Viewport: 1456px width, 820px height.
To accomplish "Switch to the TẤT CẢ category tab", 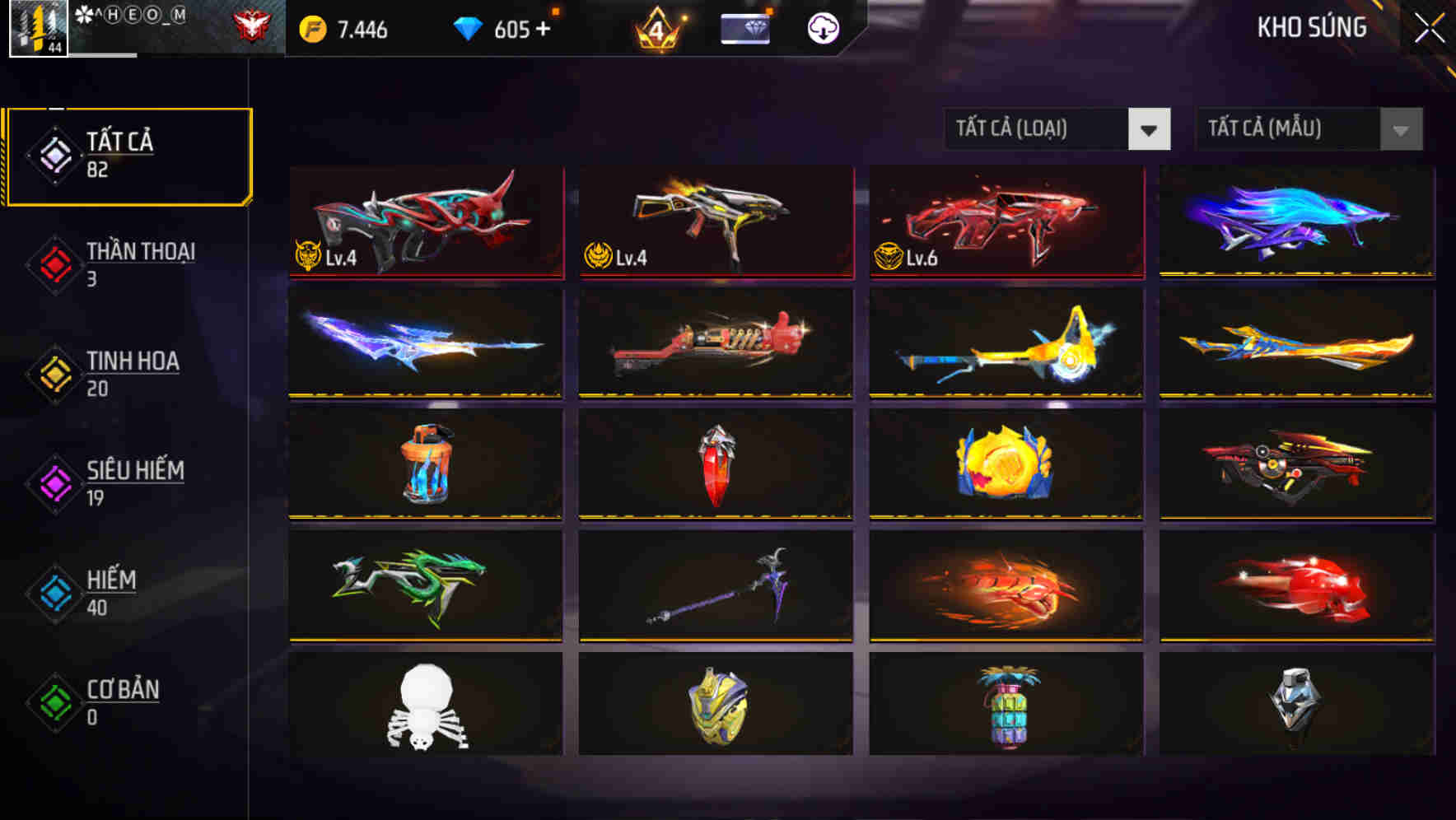I will point(128,155).
